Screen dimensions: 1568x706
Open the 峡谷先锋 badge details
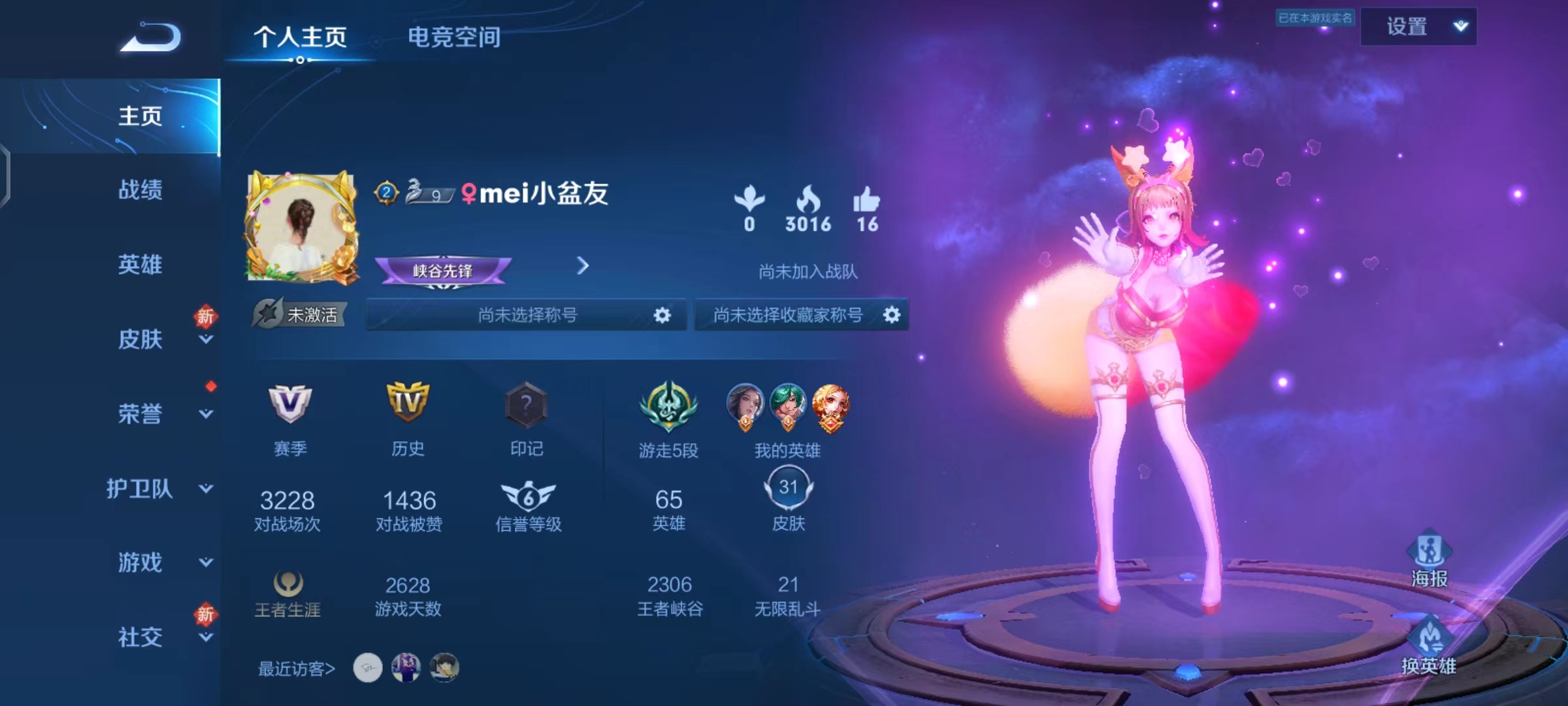pyautogui.click(x=444, y=271)
